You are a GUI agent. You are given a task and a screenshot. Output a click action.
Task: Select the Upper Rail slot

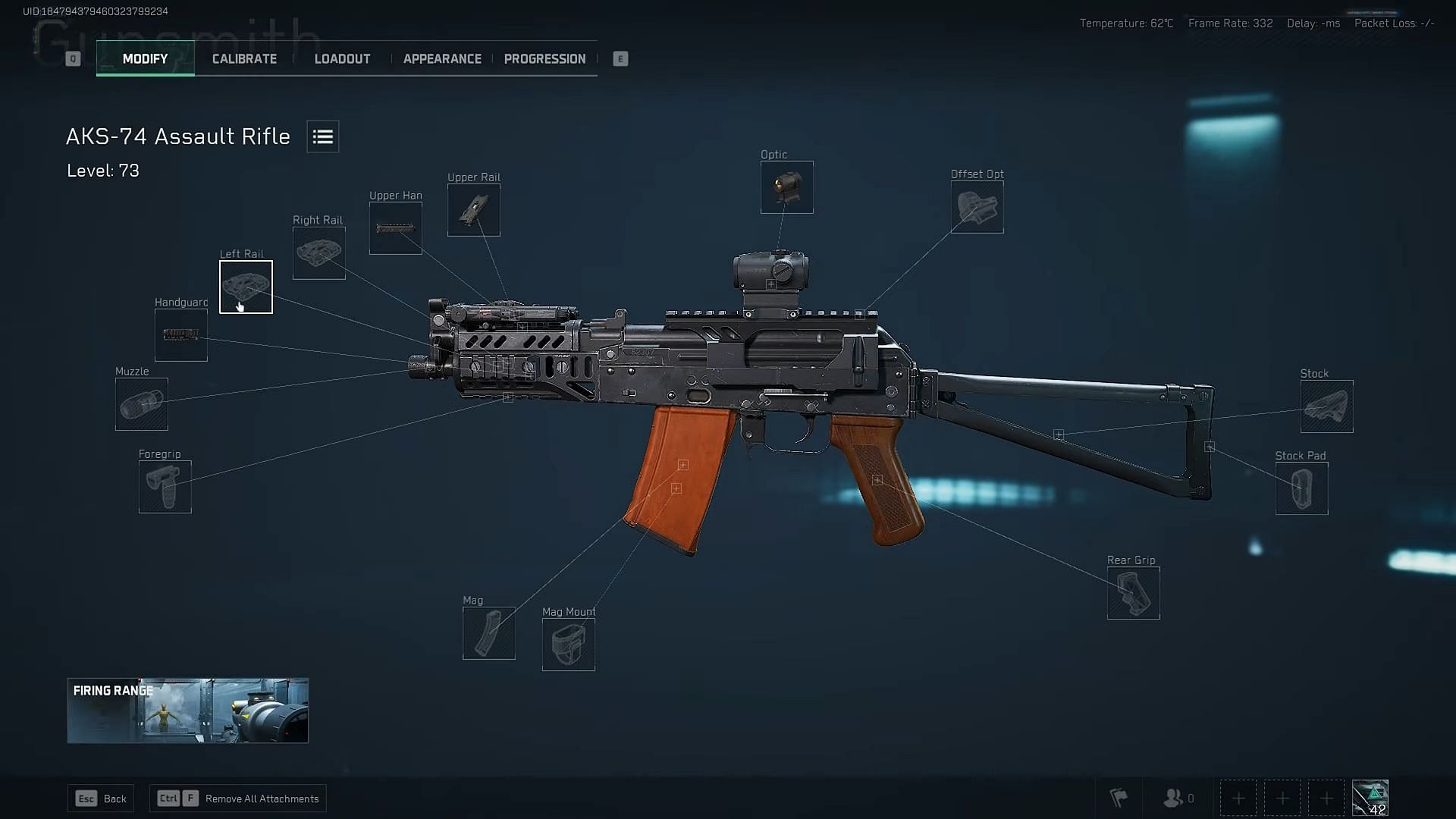point(473,209)
